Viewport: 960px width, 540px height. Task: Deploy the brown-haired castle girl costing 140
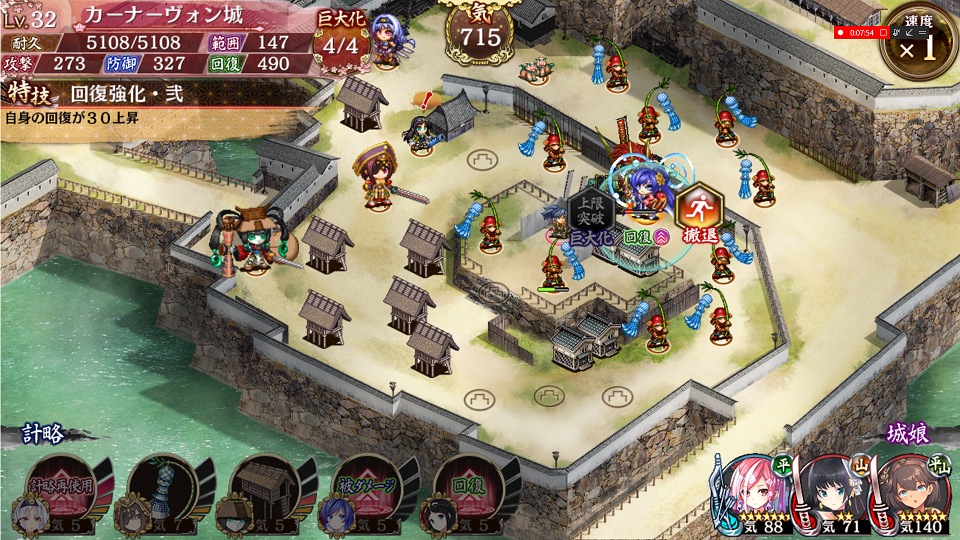coord(908,492)
